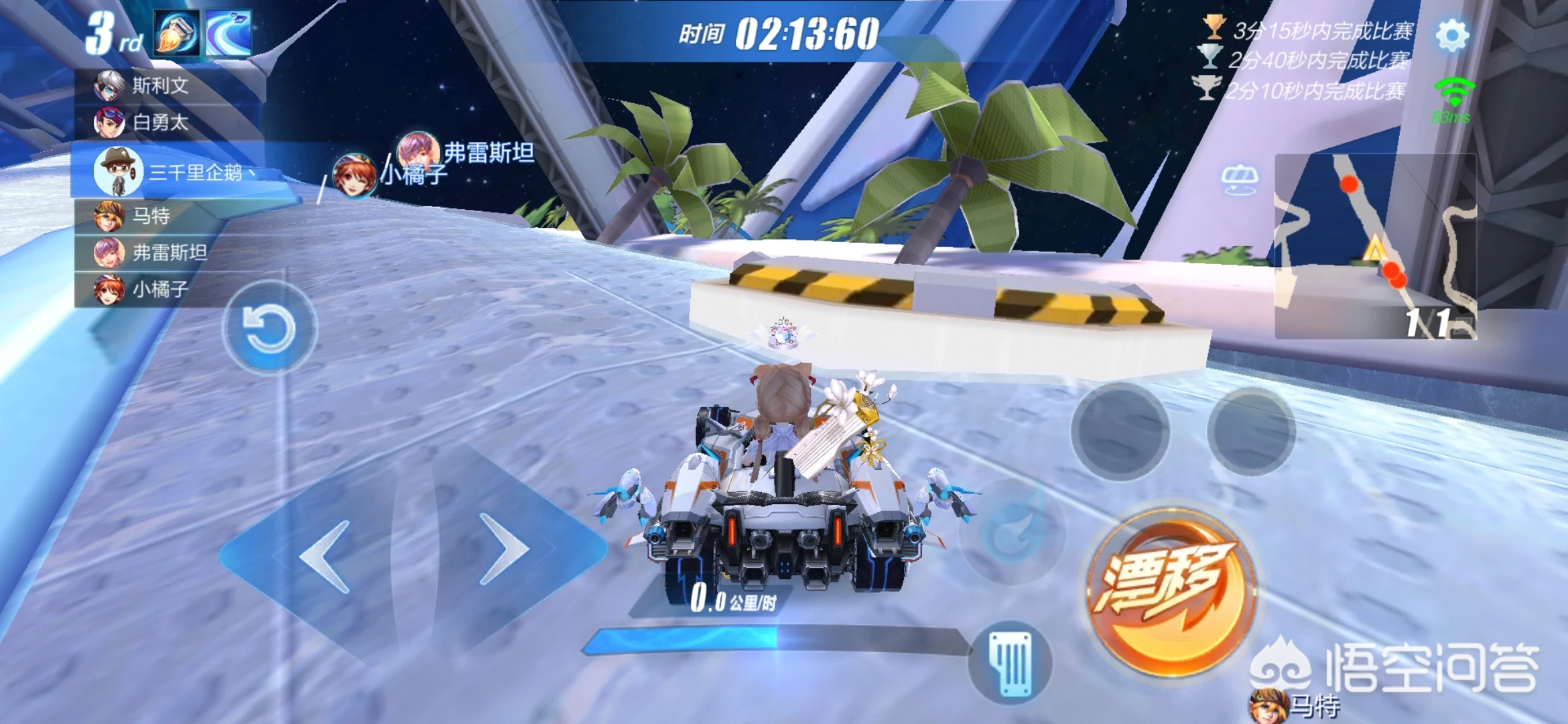Hit the brake pedal button

pos(1011,662)
